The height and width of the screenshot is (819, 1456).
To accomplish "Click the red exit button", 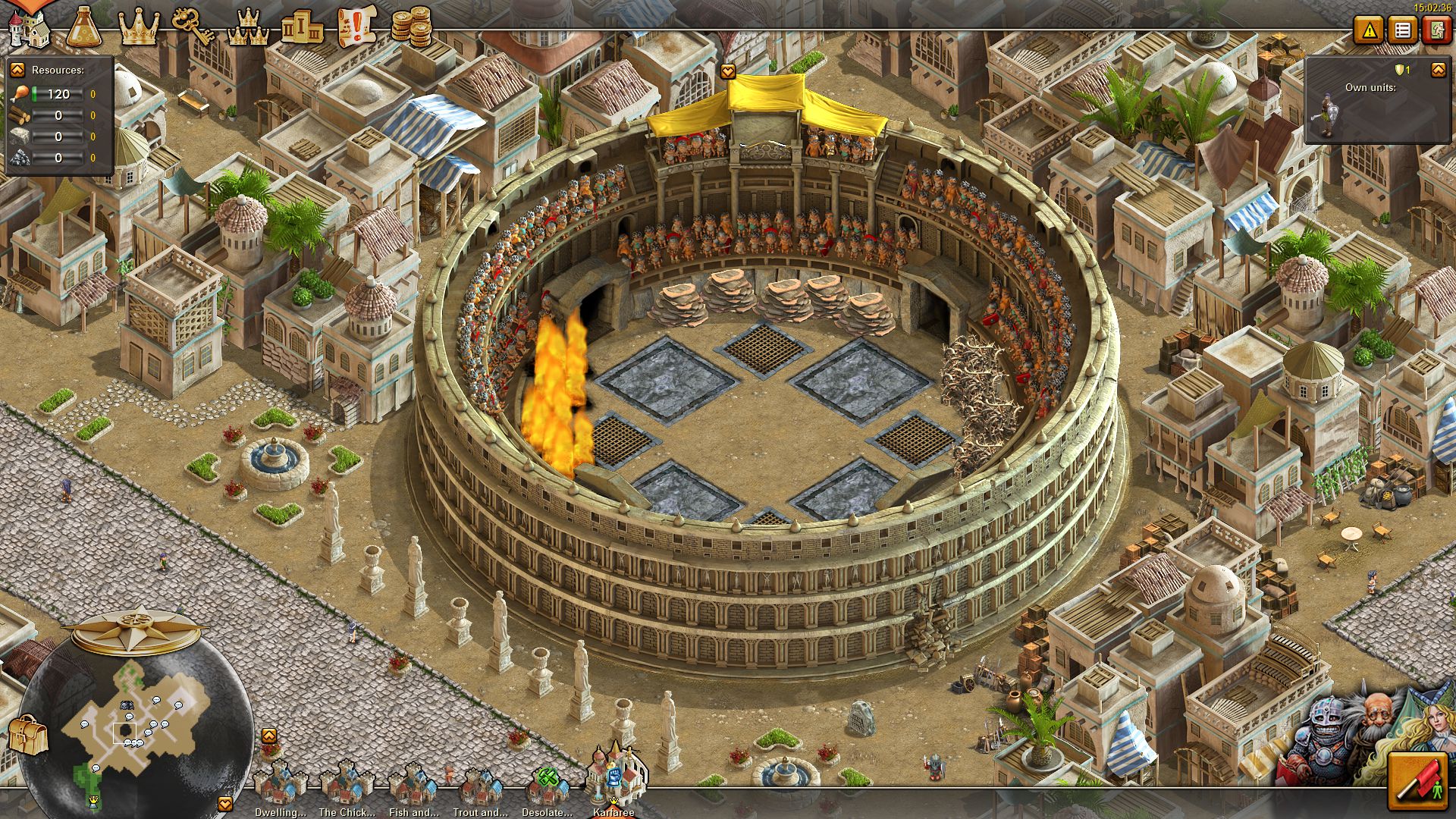I will [1436, 30].
